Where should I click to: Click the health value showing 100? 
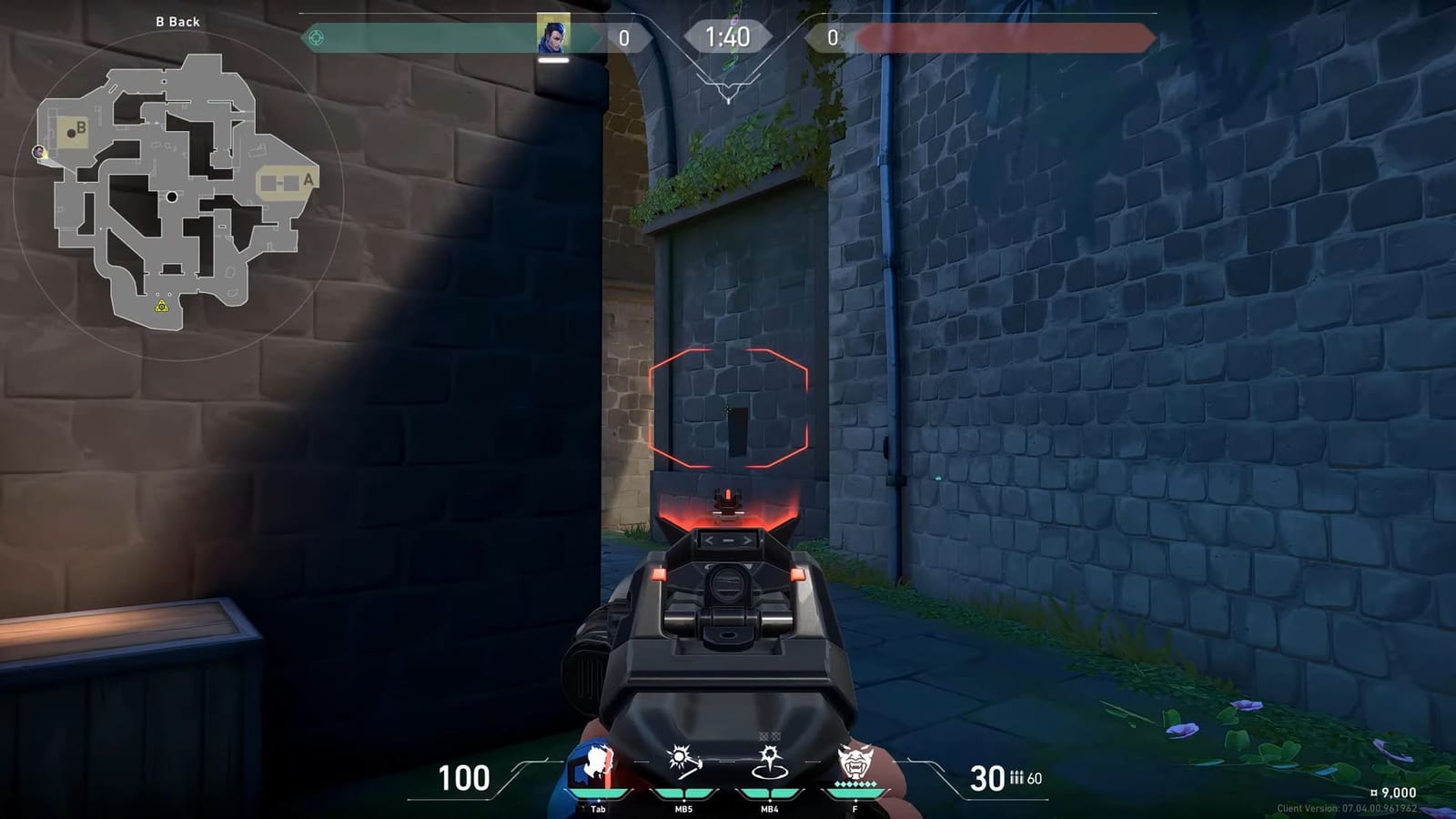pyautogui.click(x=464, y=778)
